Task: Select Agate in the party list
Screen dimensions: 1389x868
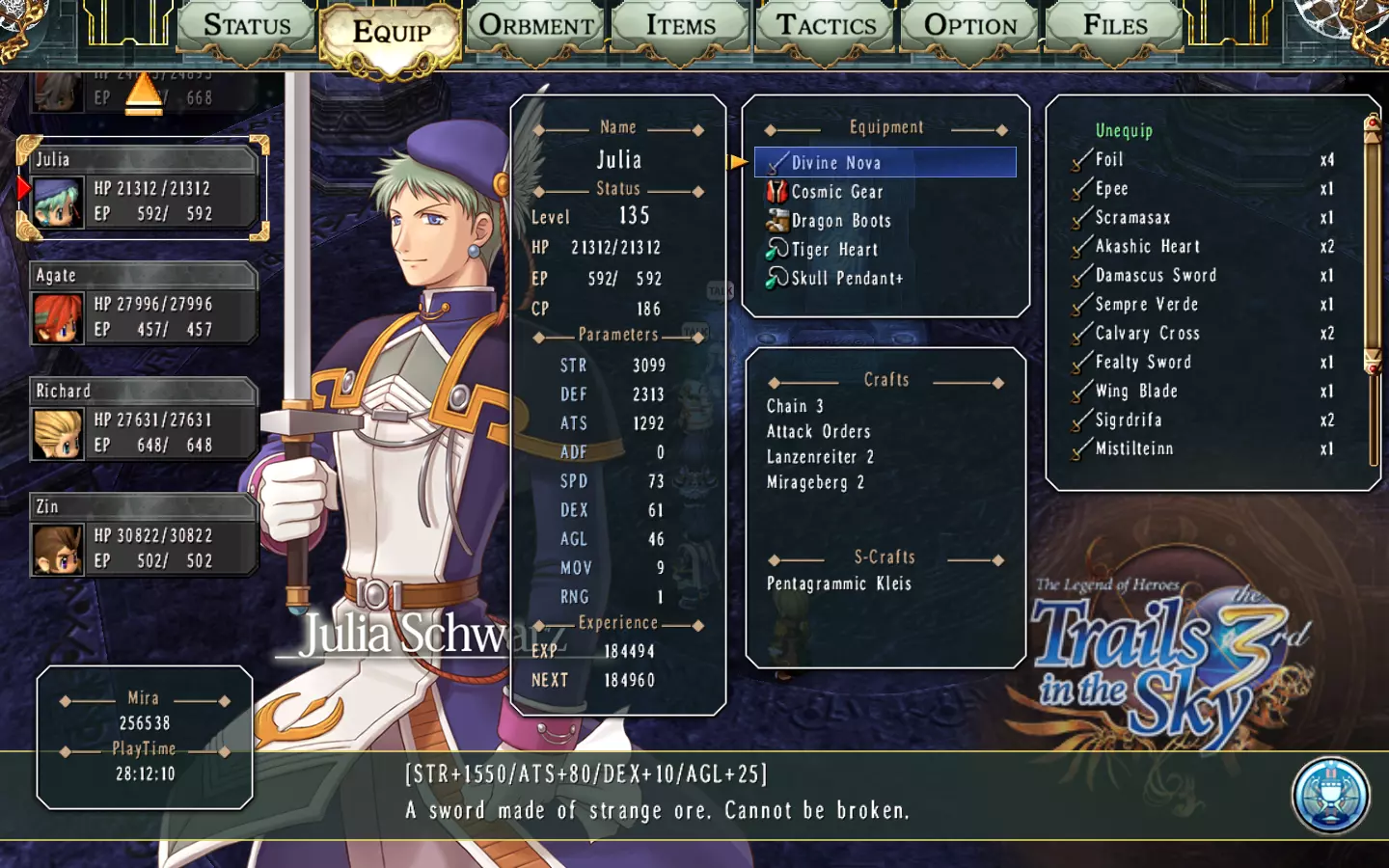Action: point(143,305)
